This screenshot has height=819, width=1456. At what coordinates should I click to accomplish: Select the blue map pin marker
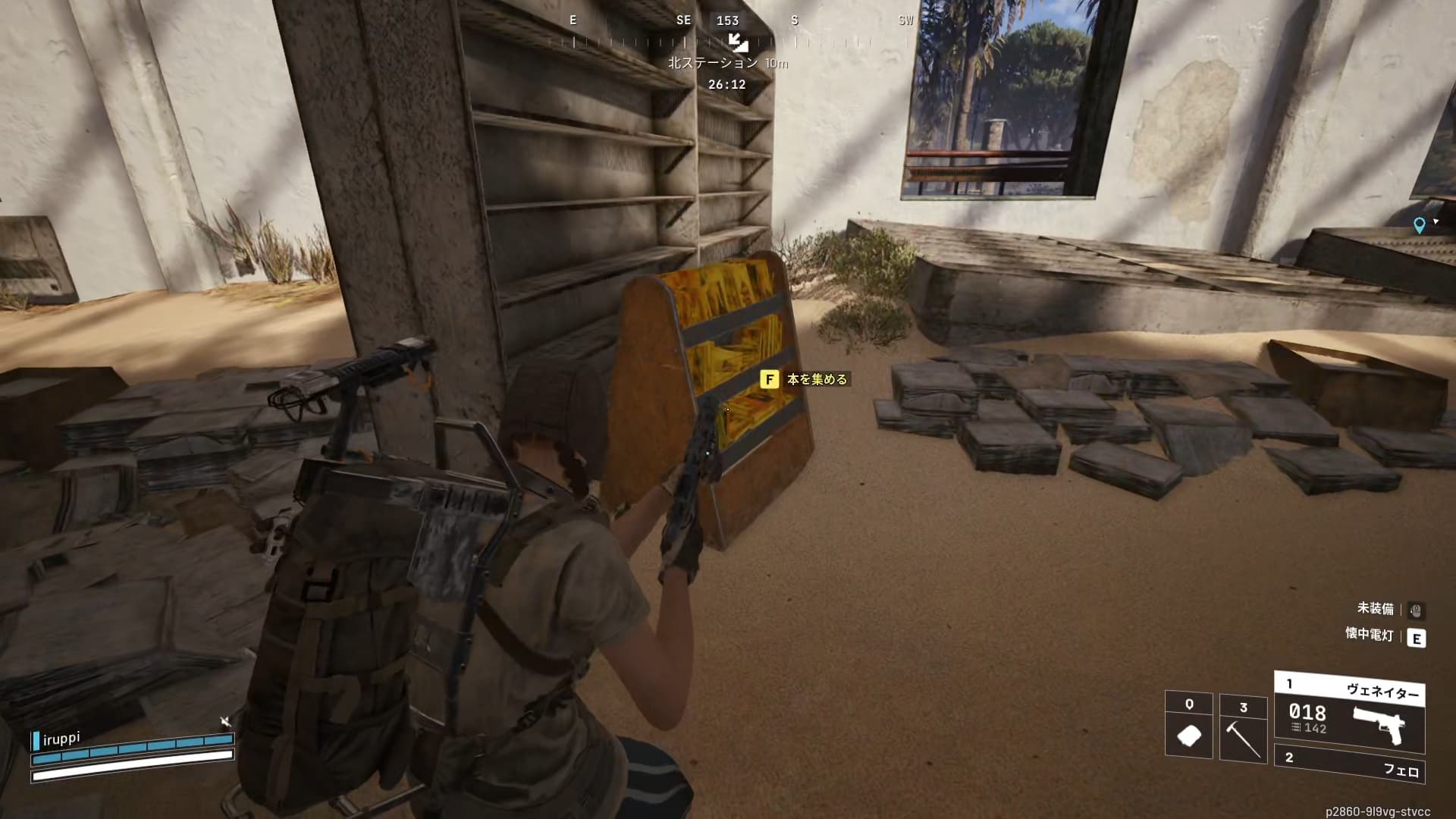(1419, 225)
